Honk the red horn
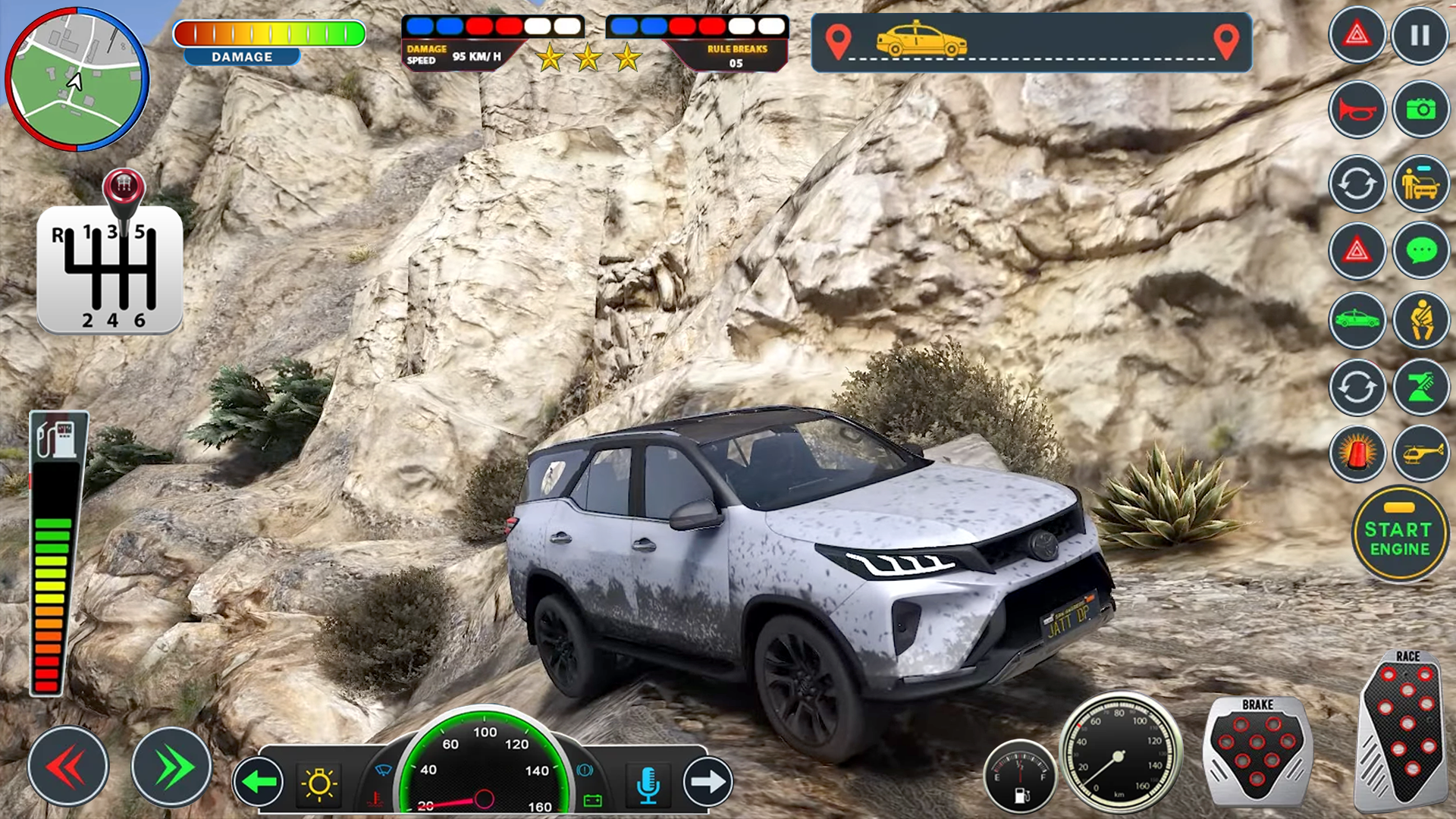The width and height of the screenshot is (1456, 819). point(1357,108)
